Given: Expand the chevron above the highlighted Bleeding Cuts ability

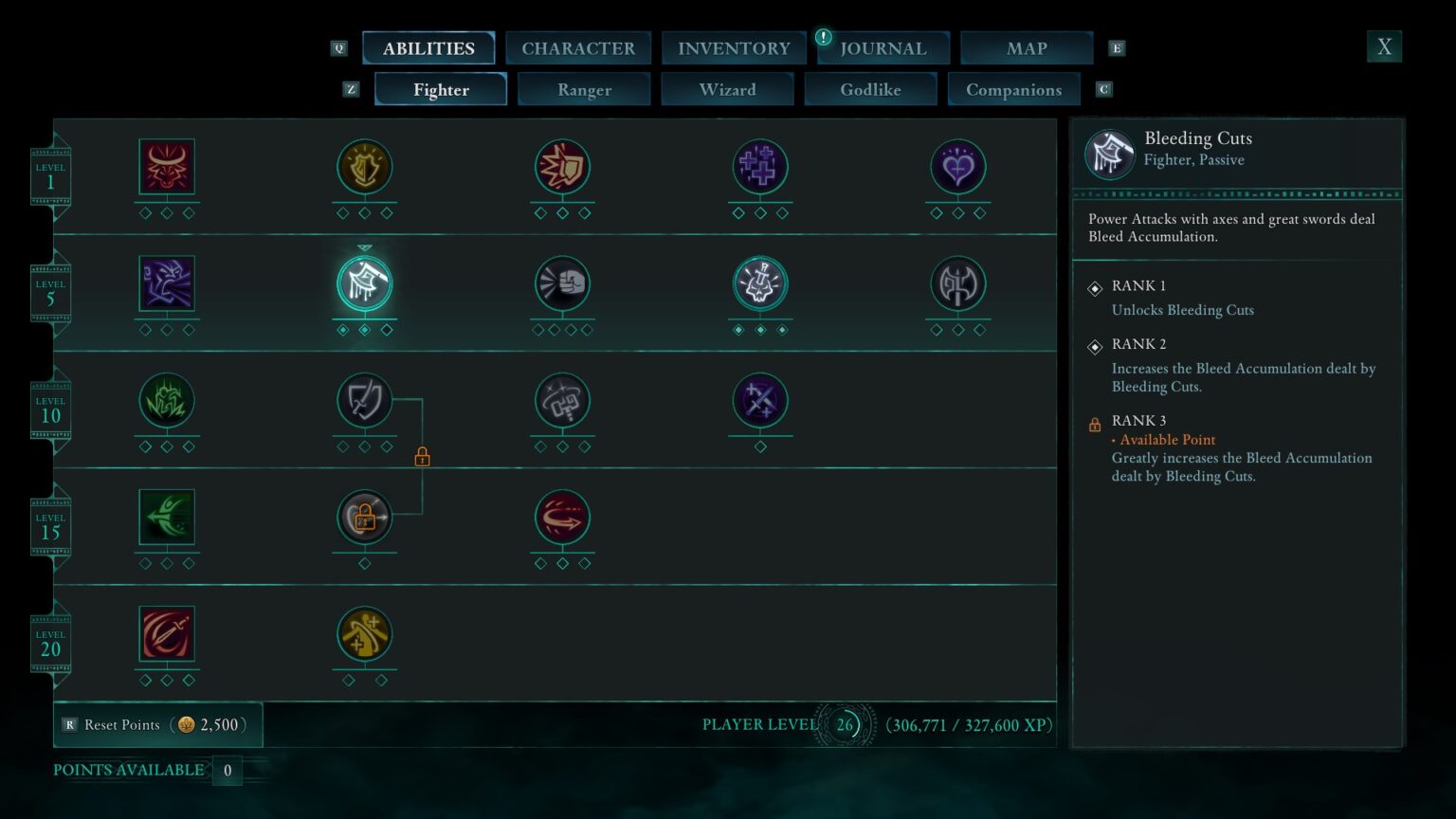Looking at the screenshot, I should [365, 245].
